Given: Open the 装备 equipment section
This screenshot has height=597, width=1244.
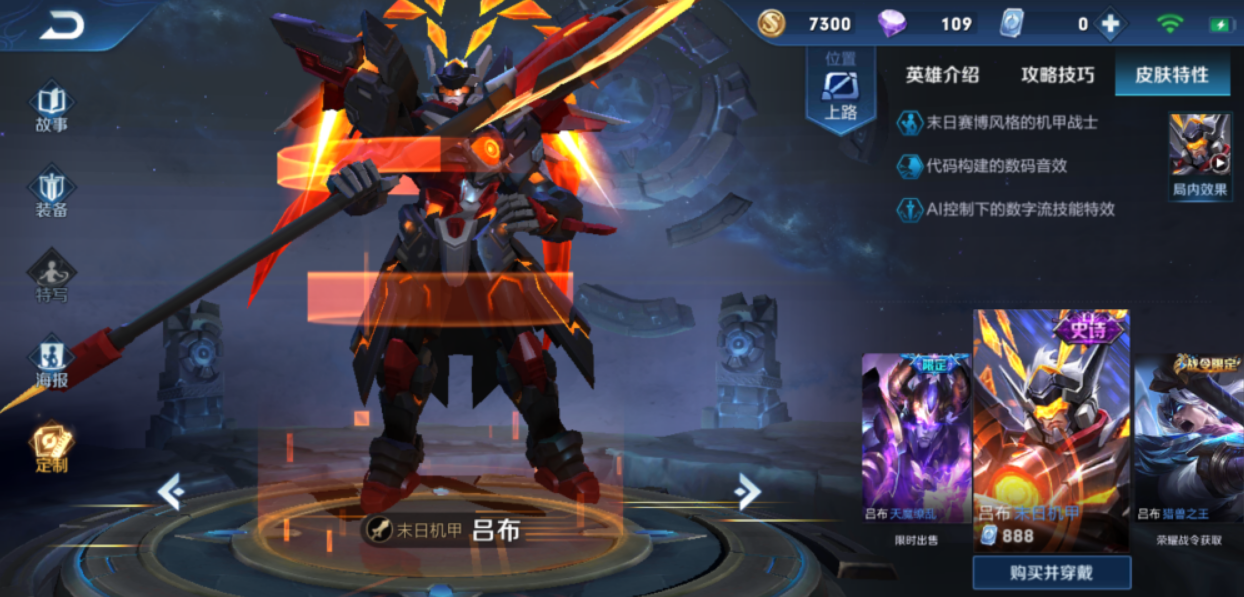Looking at the screenshot, I should pos(51,193).
